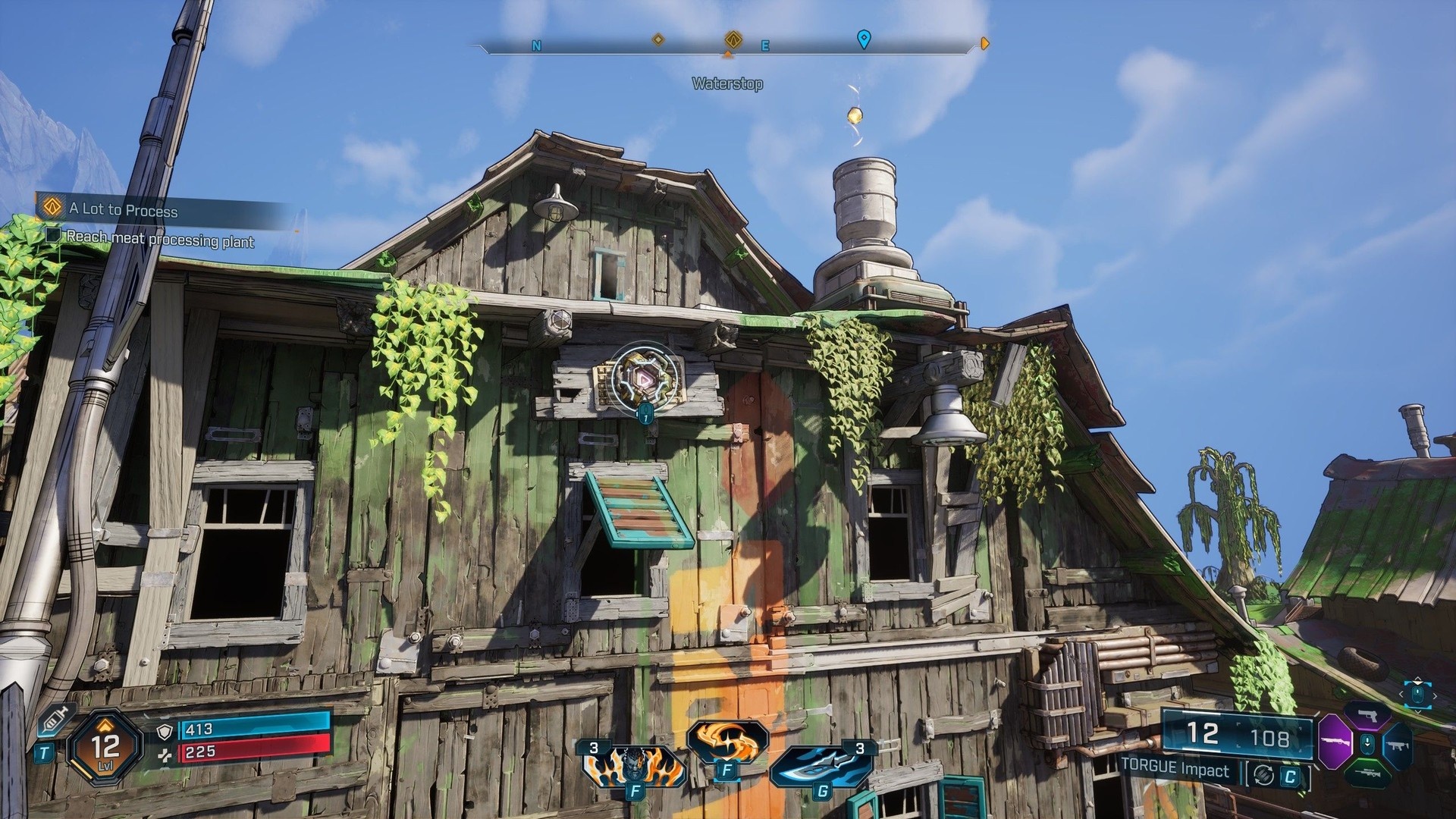The height and width of the screenshot is (819, 1456).
Task: Select the blue waypoint pin on the compass
Action: tap(863, 39)
